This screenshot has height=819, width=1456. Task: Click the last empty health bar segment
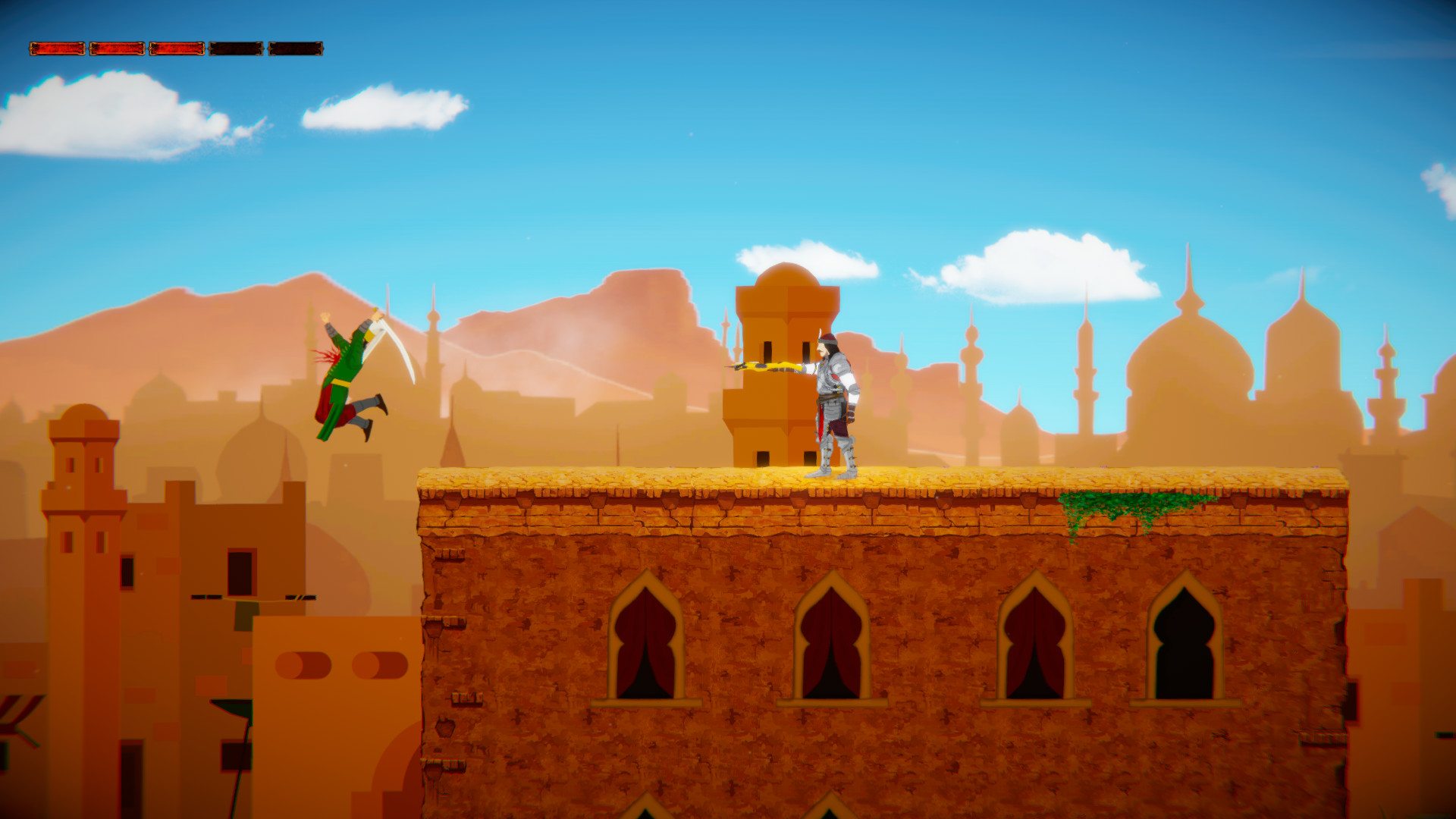(295, 49)
